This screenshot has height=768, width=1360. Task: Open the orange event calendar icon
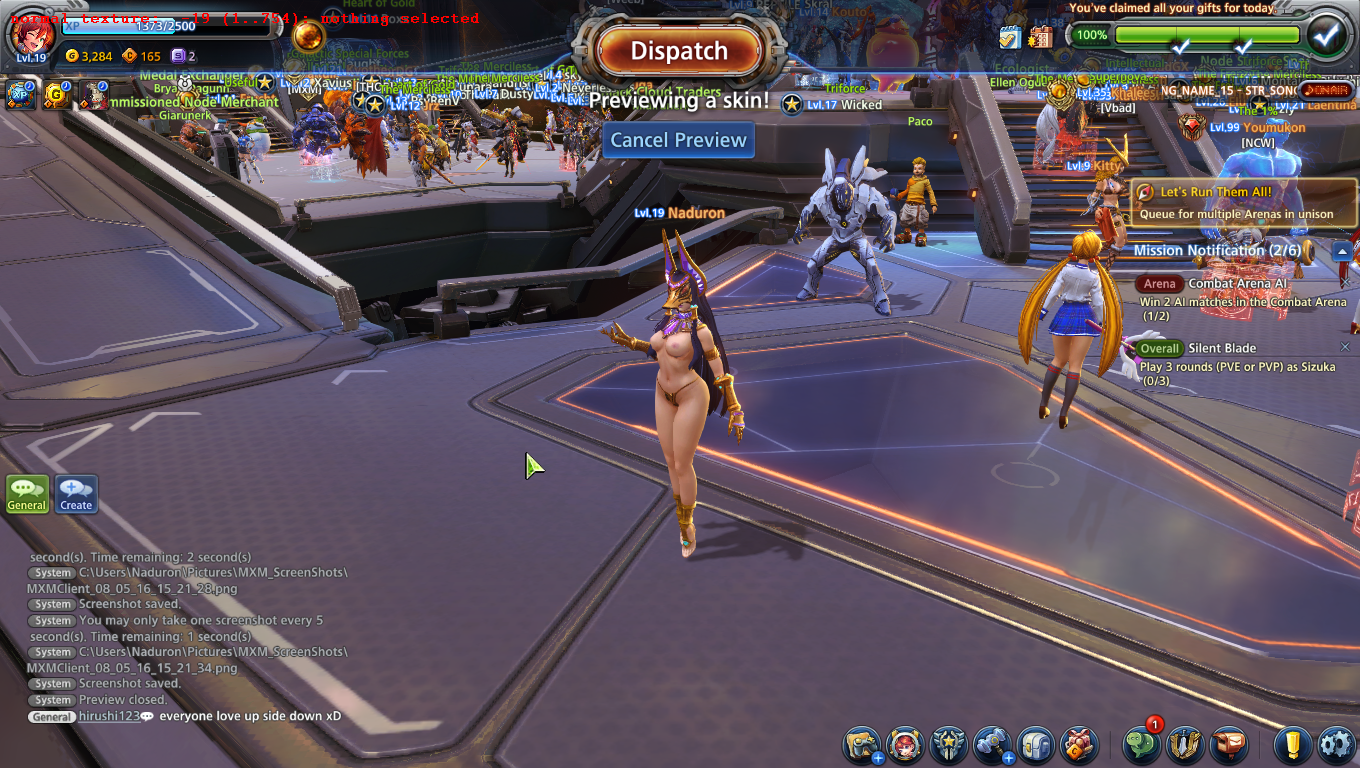pyautogui.click(x=1040, y=37)
